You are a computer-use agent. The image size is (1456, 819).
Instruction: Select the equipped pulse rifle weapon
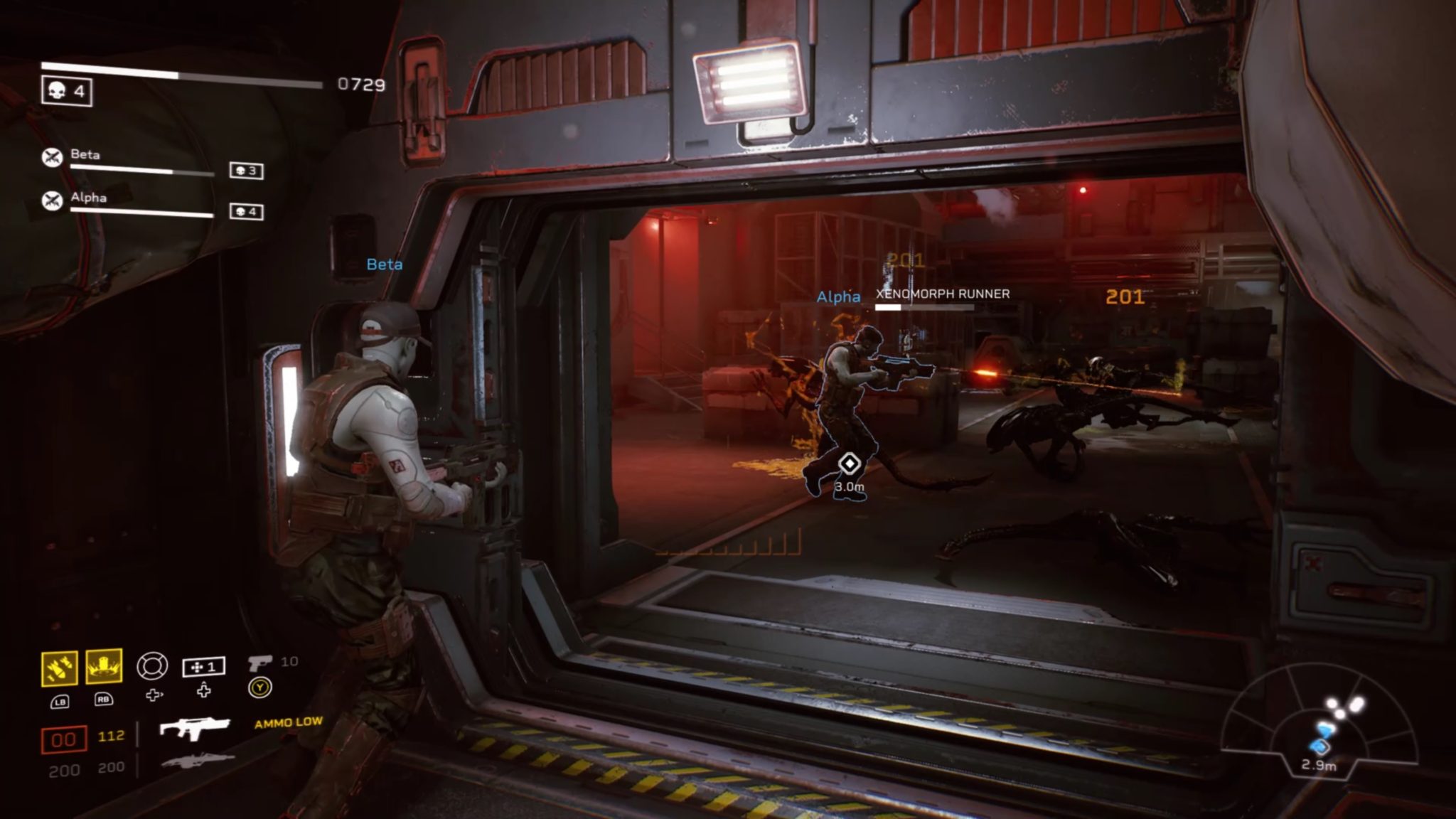194,729
